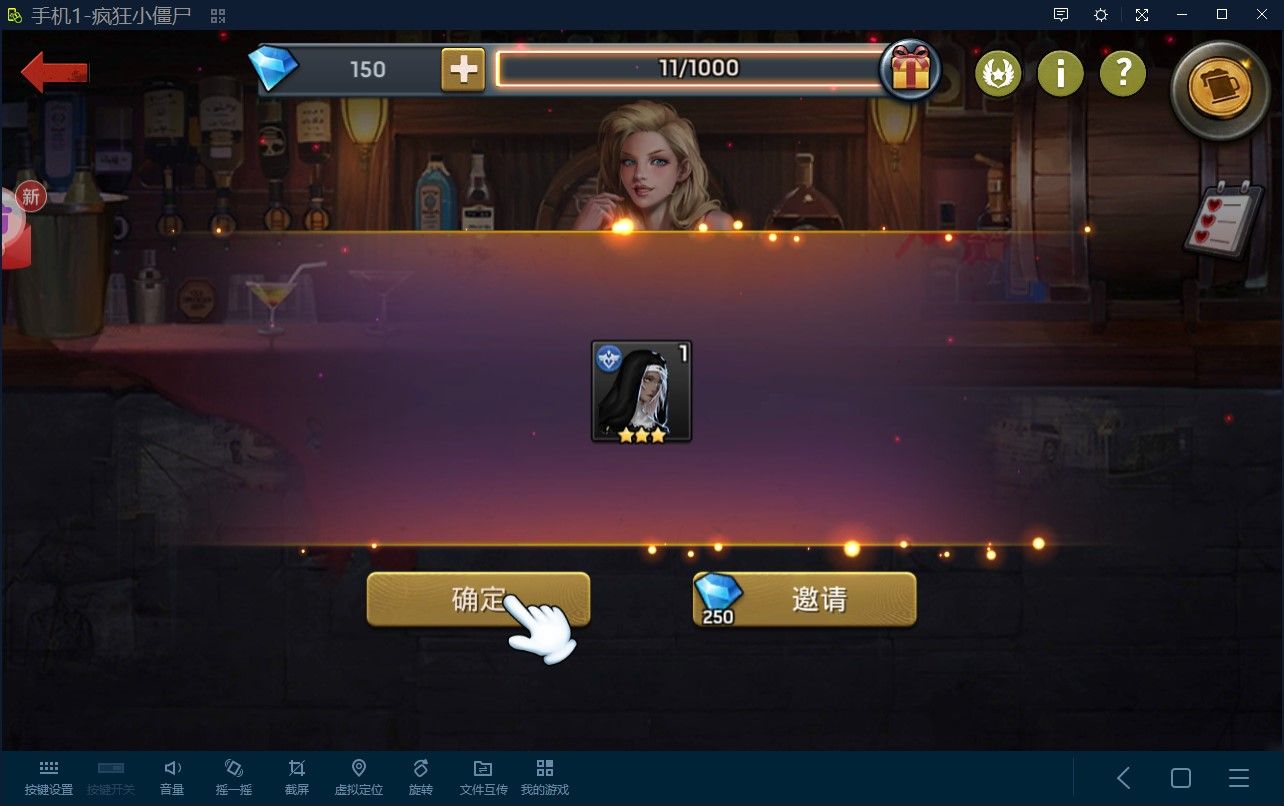This screenshot has width=1284, height=806.
Task: Click the 虚拟定位 virtual location icon
Action: pos(358,775)
